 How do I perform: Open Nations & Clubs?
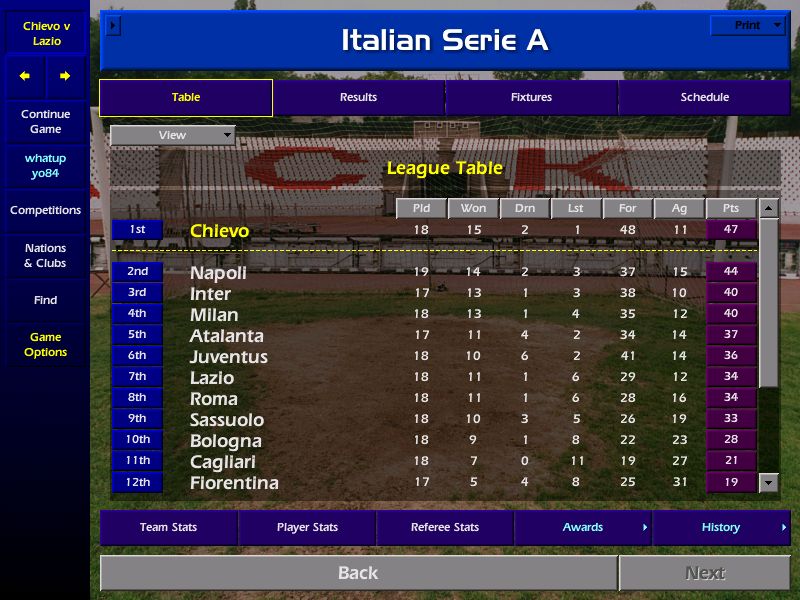pos(45,256)
